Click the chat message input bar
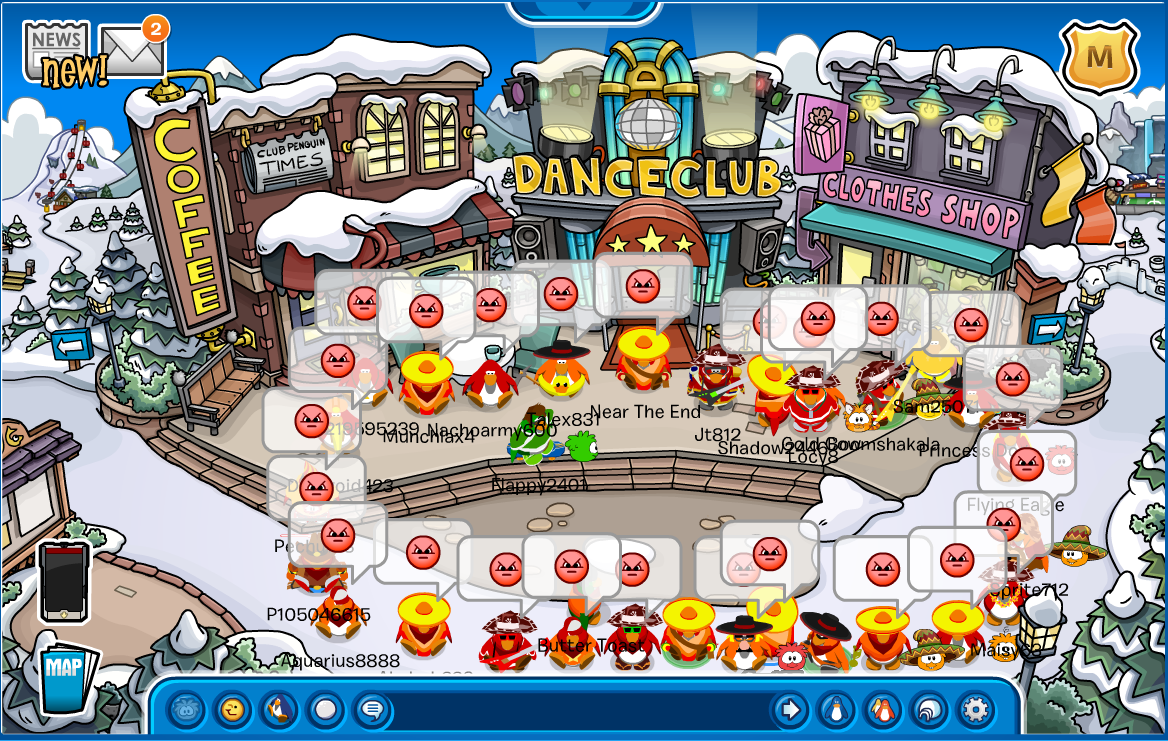This screenshot has height=741, width=1168. tap(580, 711)
